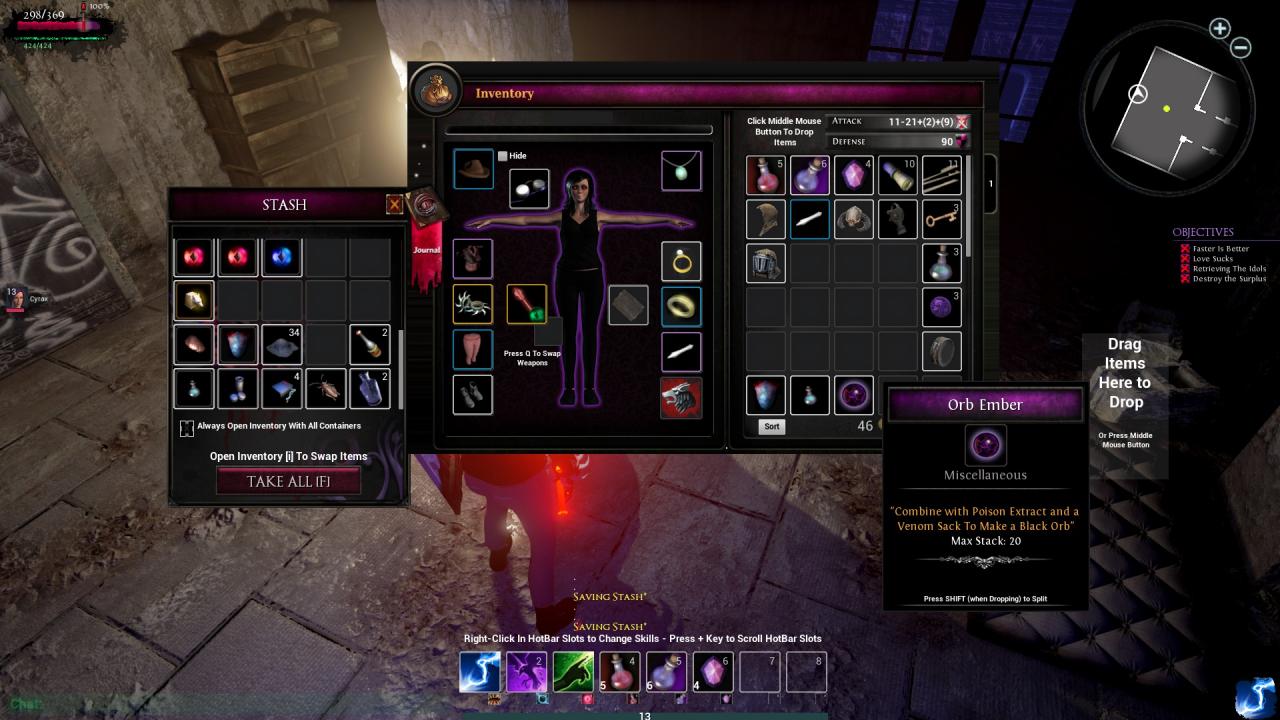Use the red potion on hotbar

[x=619, y=672]
